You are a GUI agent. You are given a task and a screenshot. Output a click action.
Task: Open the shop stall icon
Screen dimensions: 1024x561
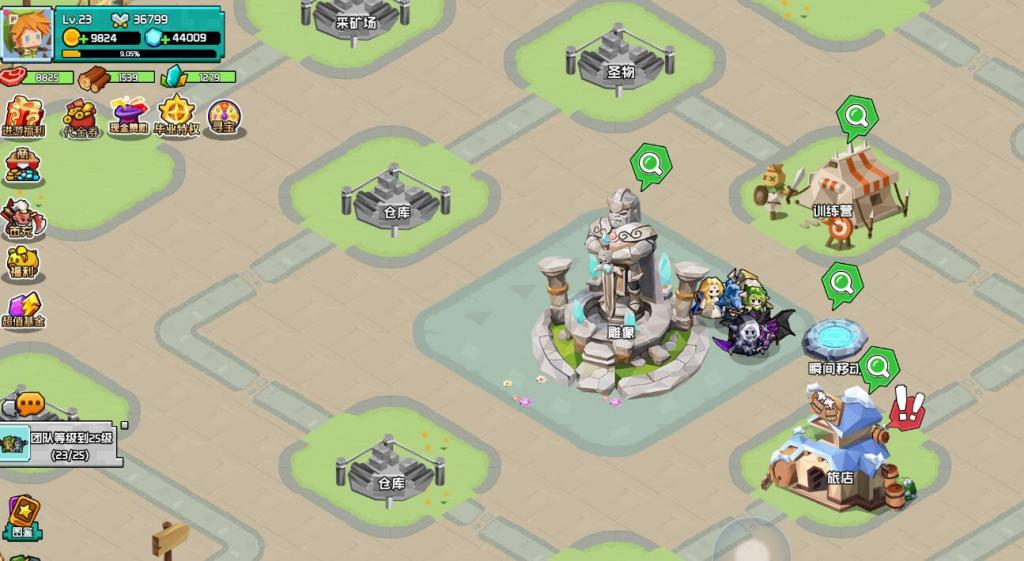click(x=22, y=166)
